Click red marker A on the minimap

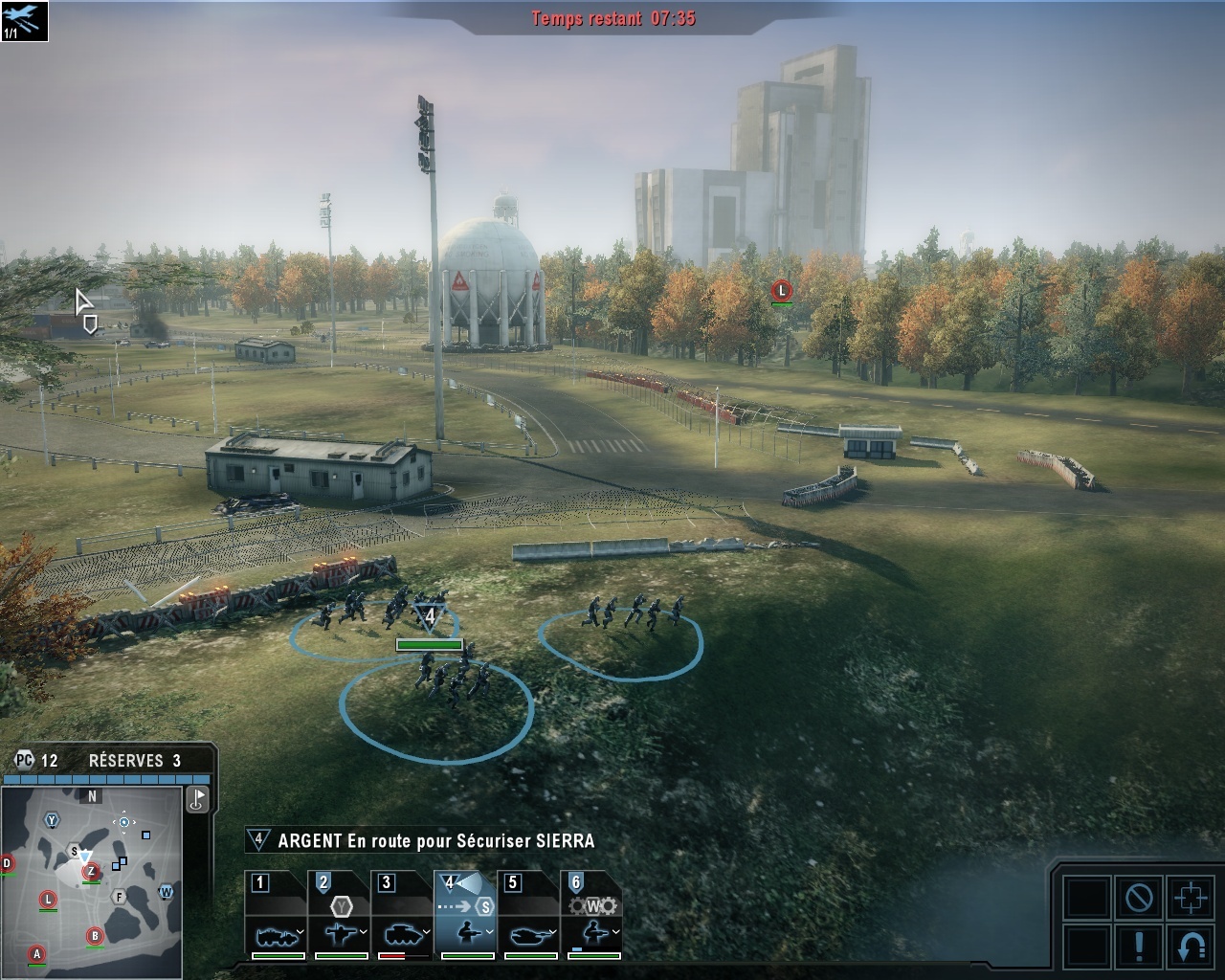36,953
